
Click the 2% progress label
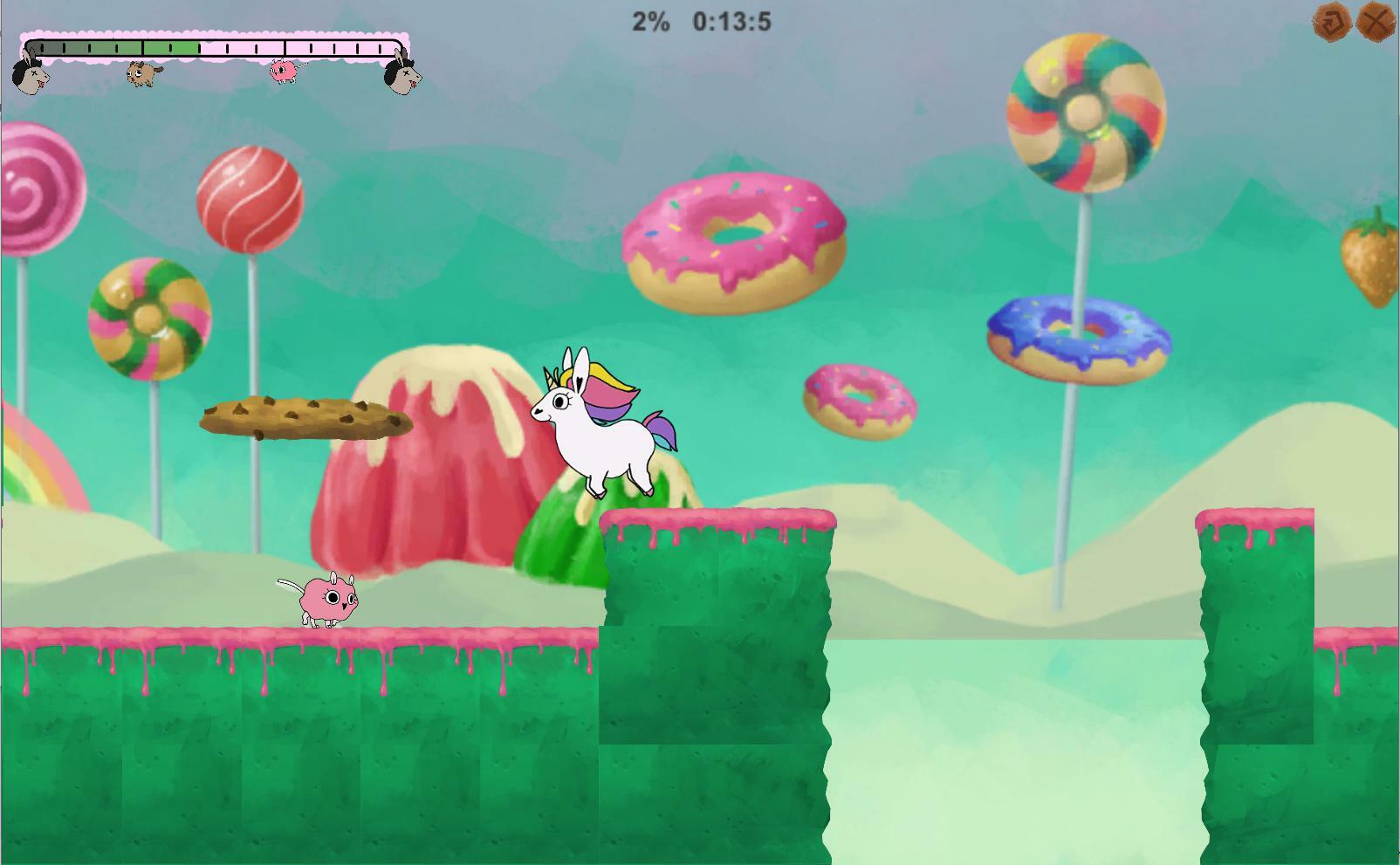(x=649, y=20)
